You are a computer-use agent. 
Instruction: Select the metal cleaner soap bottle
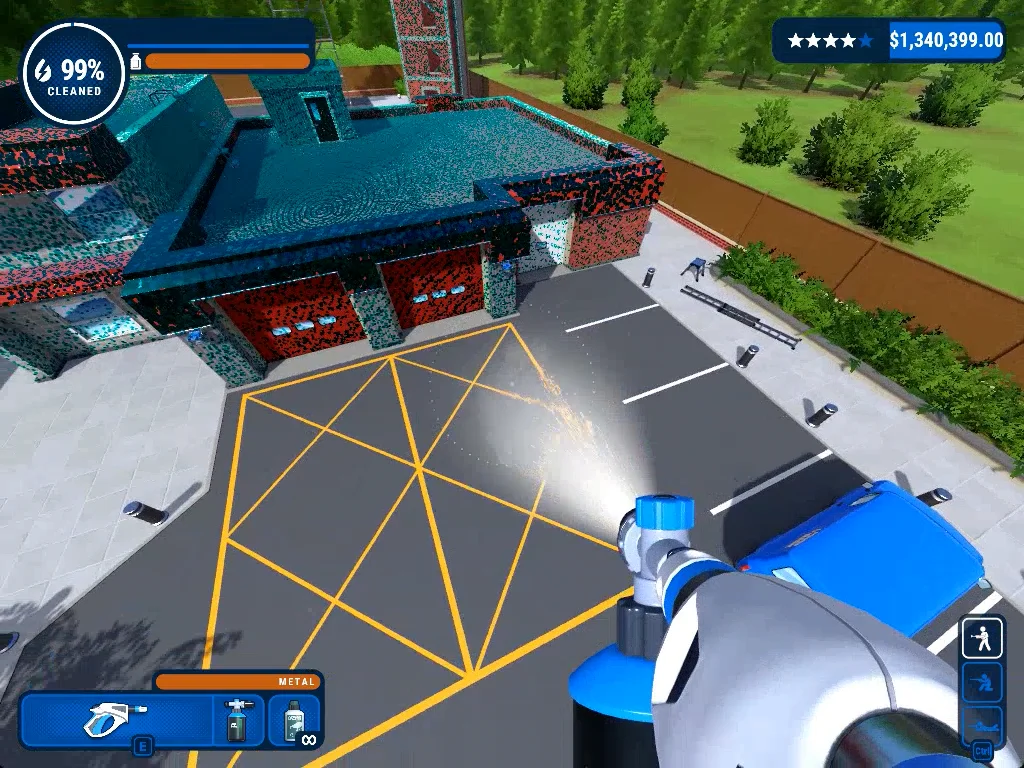pyautogui.click(x=294, y=720)
